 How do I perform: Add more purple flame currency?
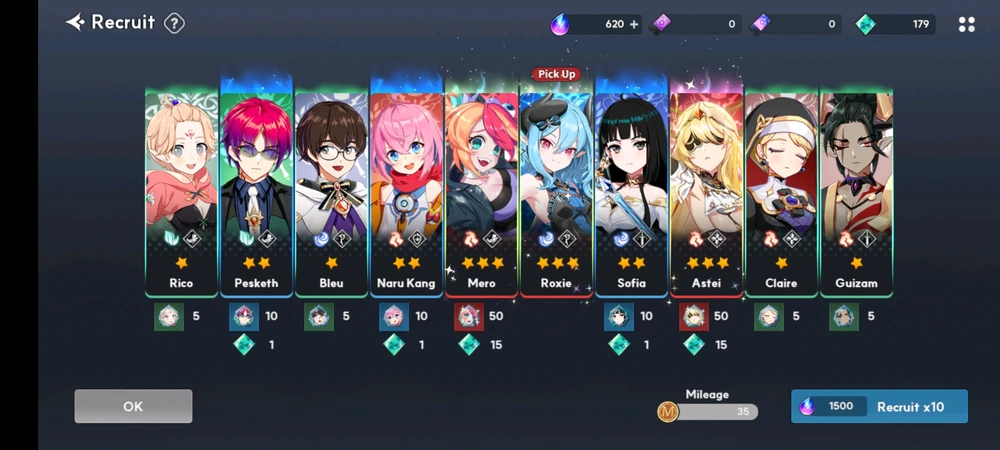click(x=634, y=24)
